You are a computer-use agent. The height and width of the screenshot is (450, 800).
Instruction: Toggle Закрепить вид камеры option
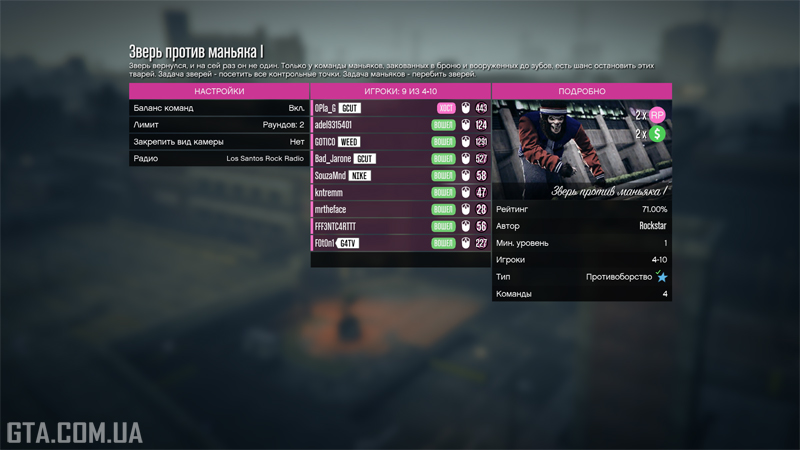[219, 142]
